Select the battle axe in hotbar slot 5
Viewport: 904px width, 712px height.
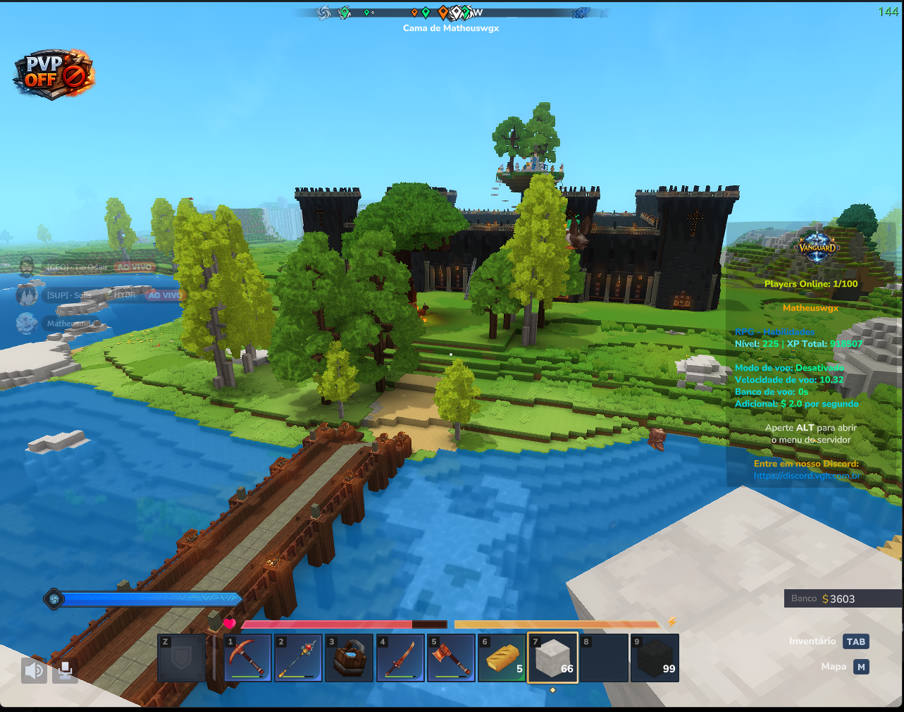point(450,658)
